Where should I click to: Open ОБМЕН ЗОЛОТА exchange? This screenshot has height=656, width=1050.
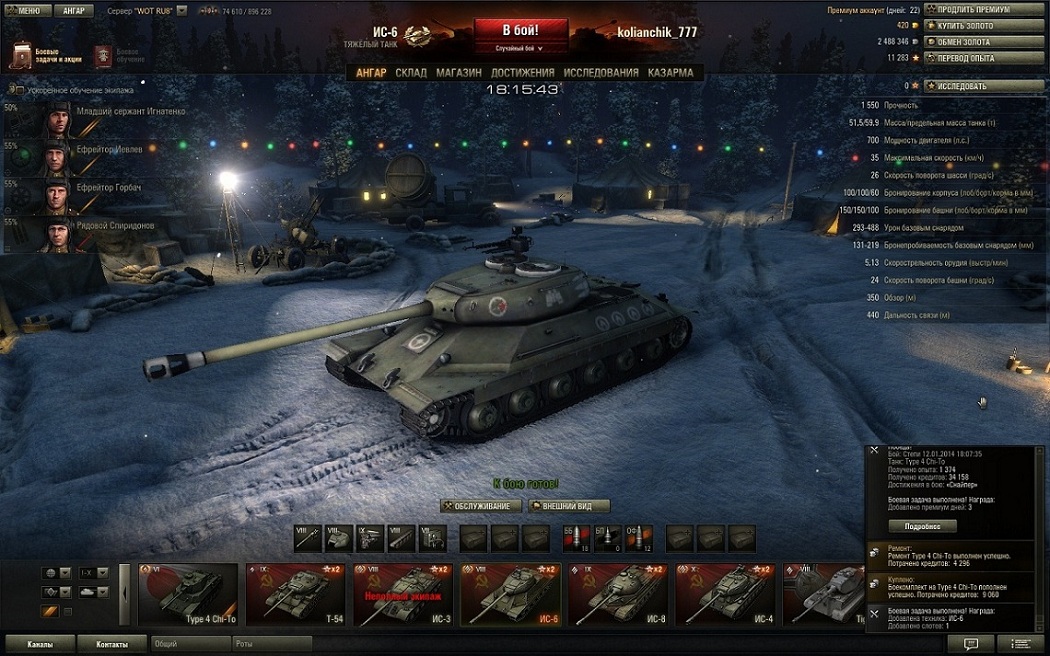point(984,42)
